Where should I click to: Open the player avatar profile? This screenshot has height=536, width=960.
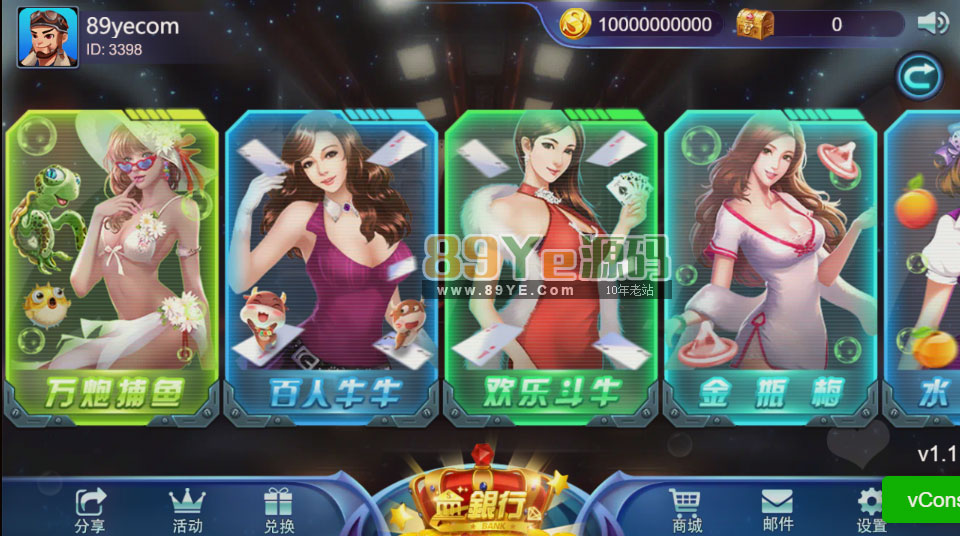[x=47, y=37]
